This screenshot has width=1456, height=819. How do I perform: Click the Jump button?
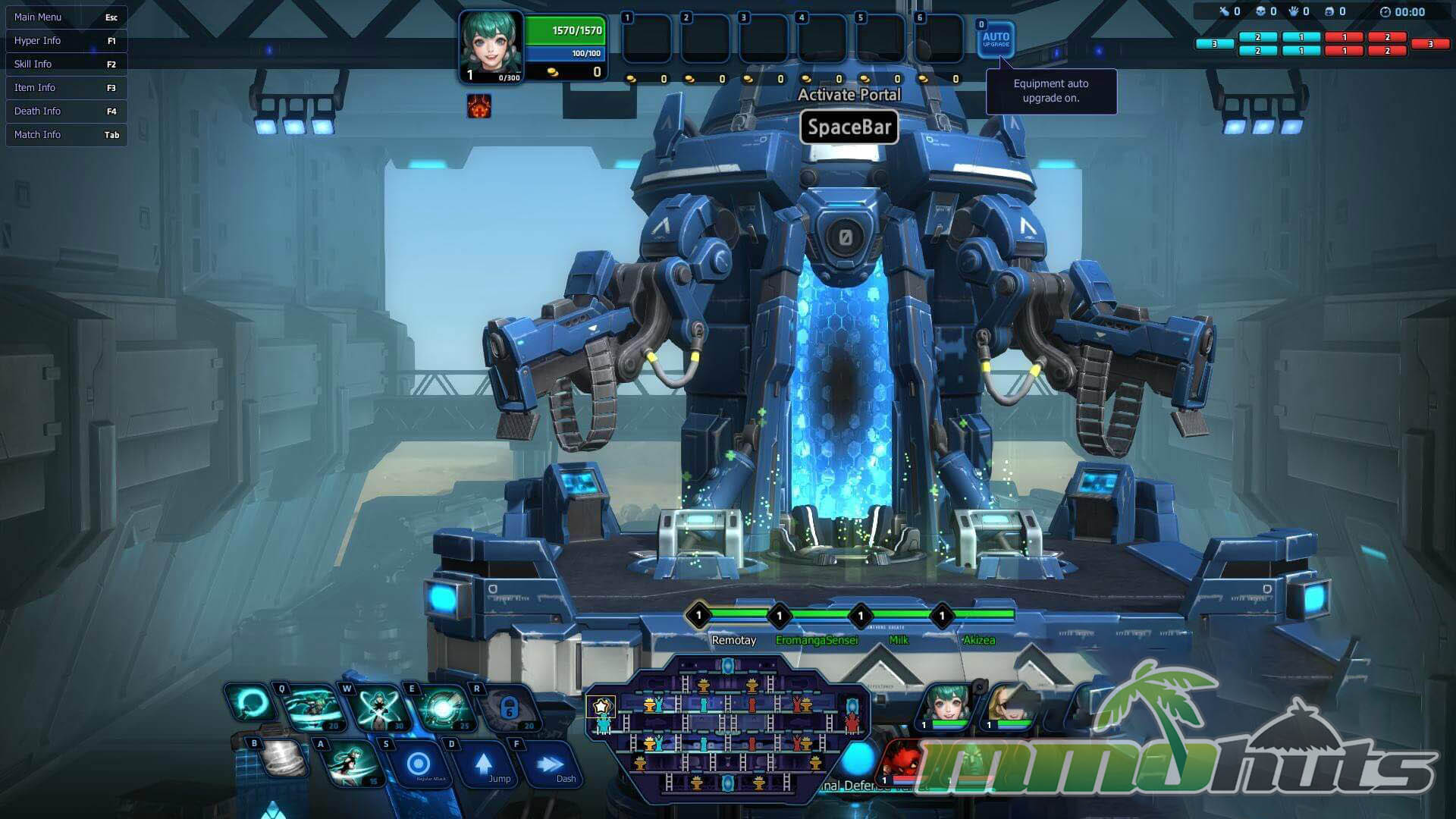485,764
